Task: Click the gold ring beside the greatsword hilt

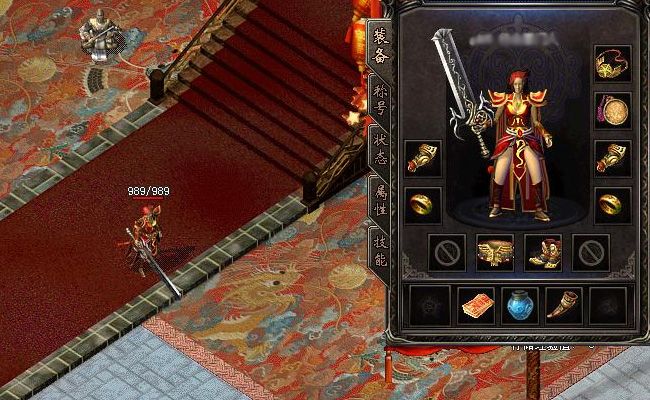Action: 423,205
